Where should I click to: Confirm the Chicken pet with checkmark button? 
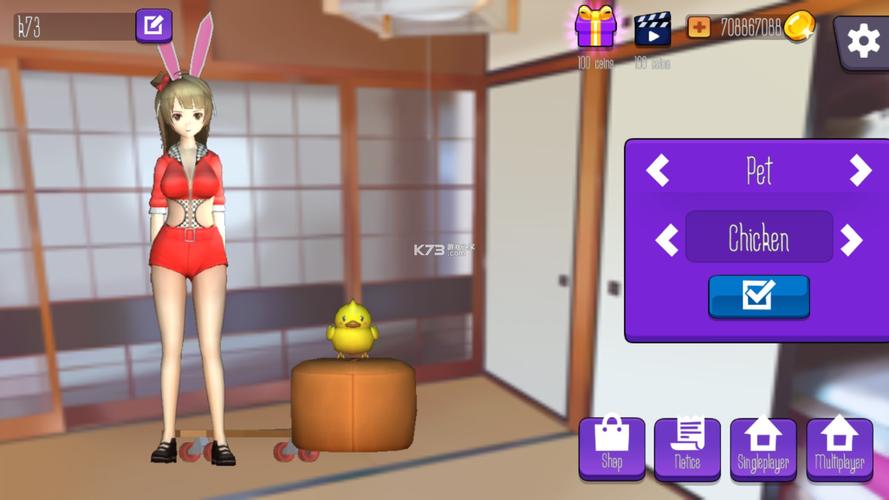pyautogui.click(x=758, y=296)
